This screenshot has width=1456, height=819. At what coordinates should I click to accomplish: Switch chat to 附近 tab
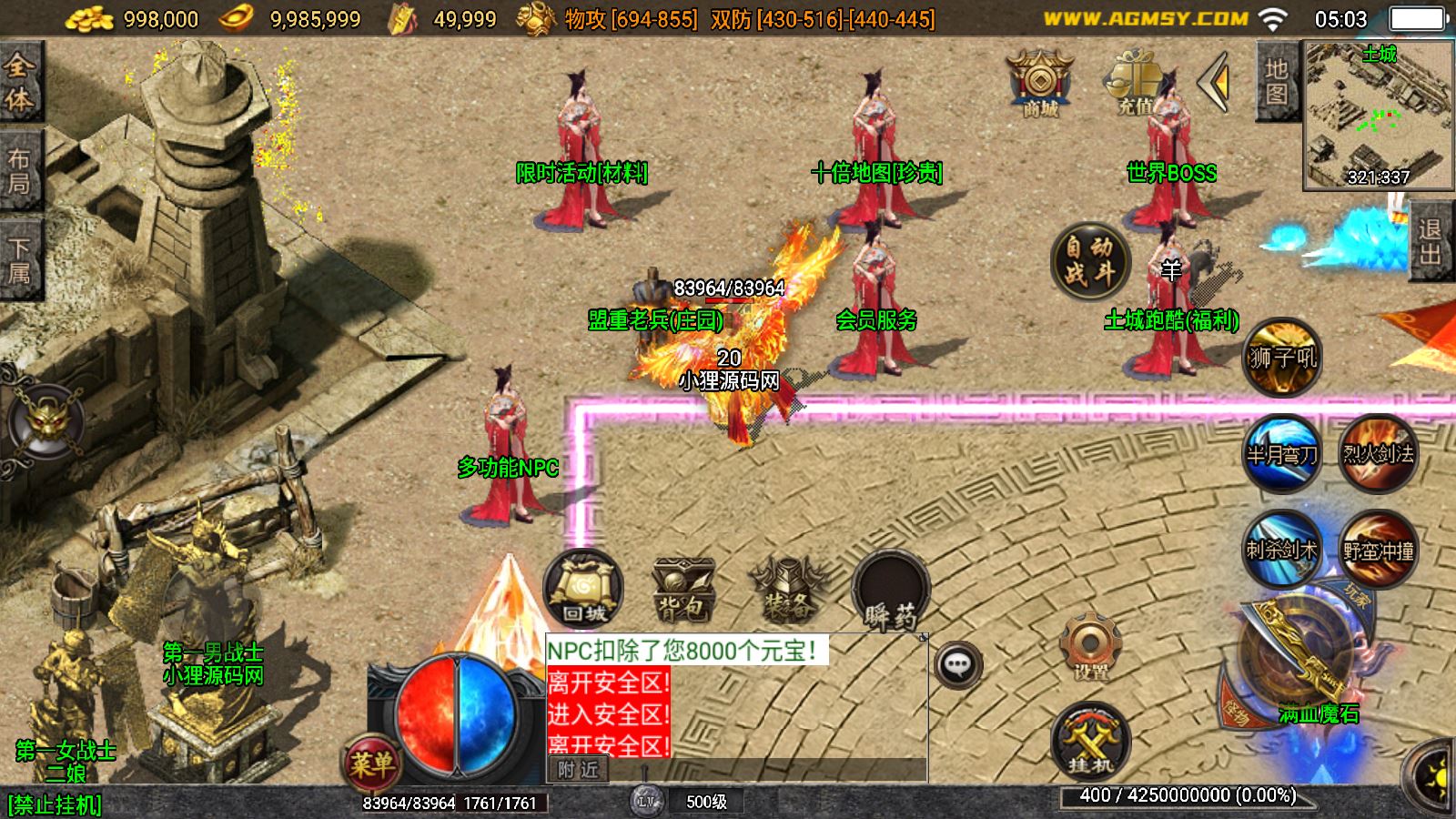coord(578,770)
